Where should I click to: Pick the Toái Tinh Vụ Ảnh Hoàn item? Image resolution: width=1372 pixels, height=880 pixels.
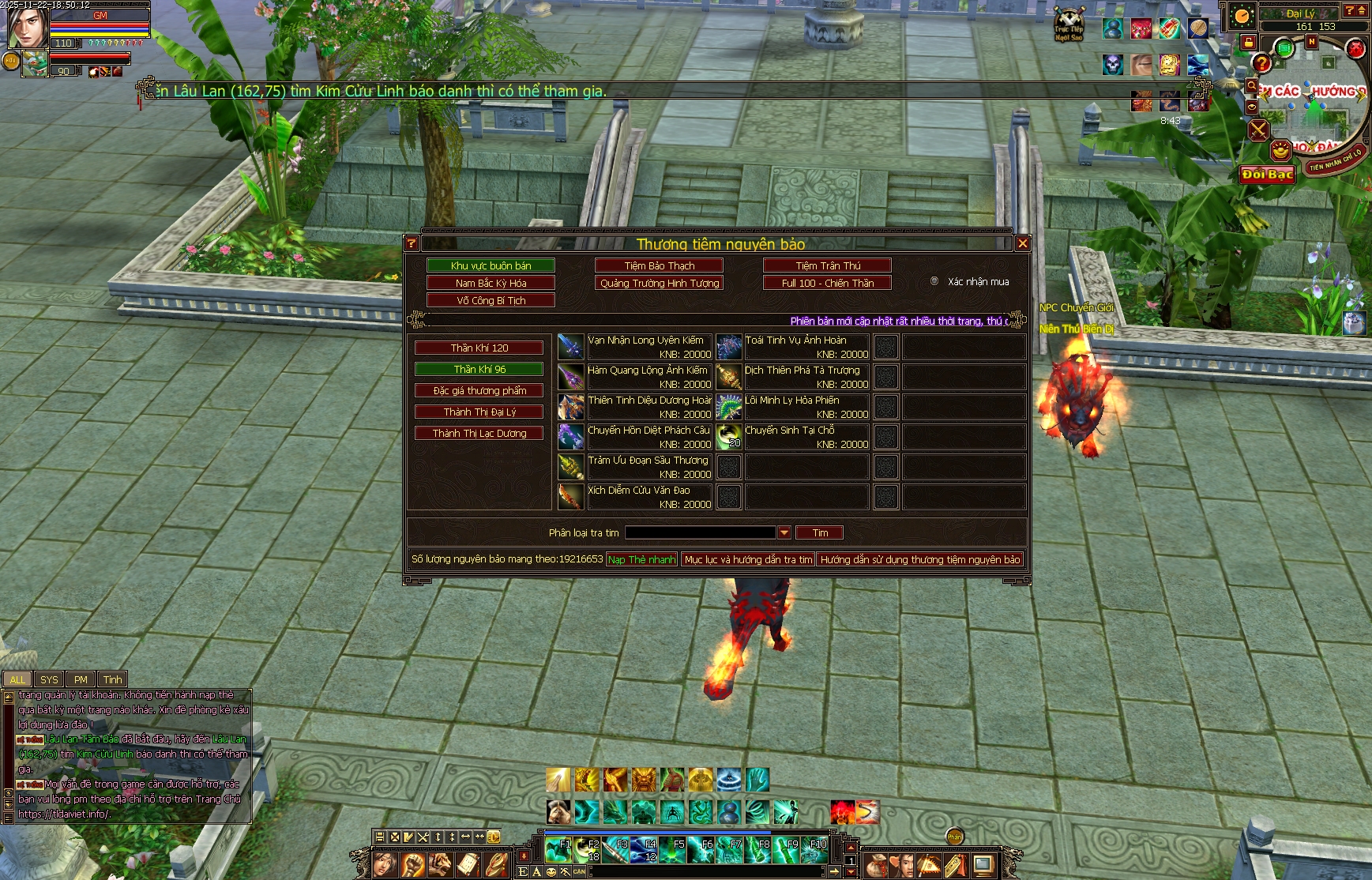pyautogui.click(x=728, y=347)
